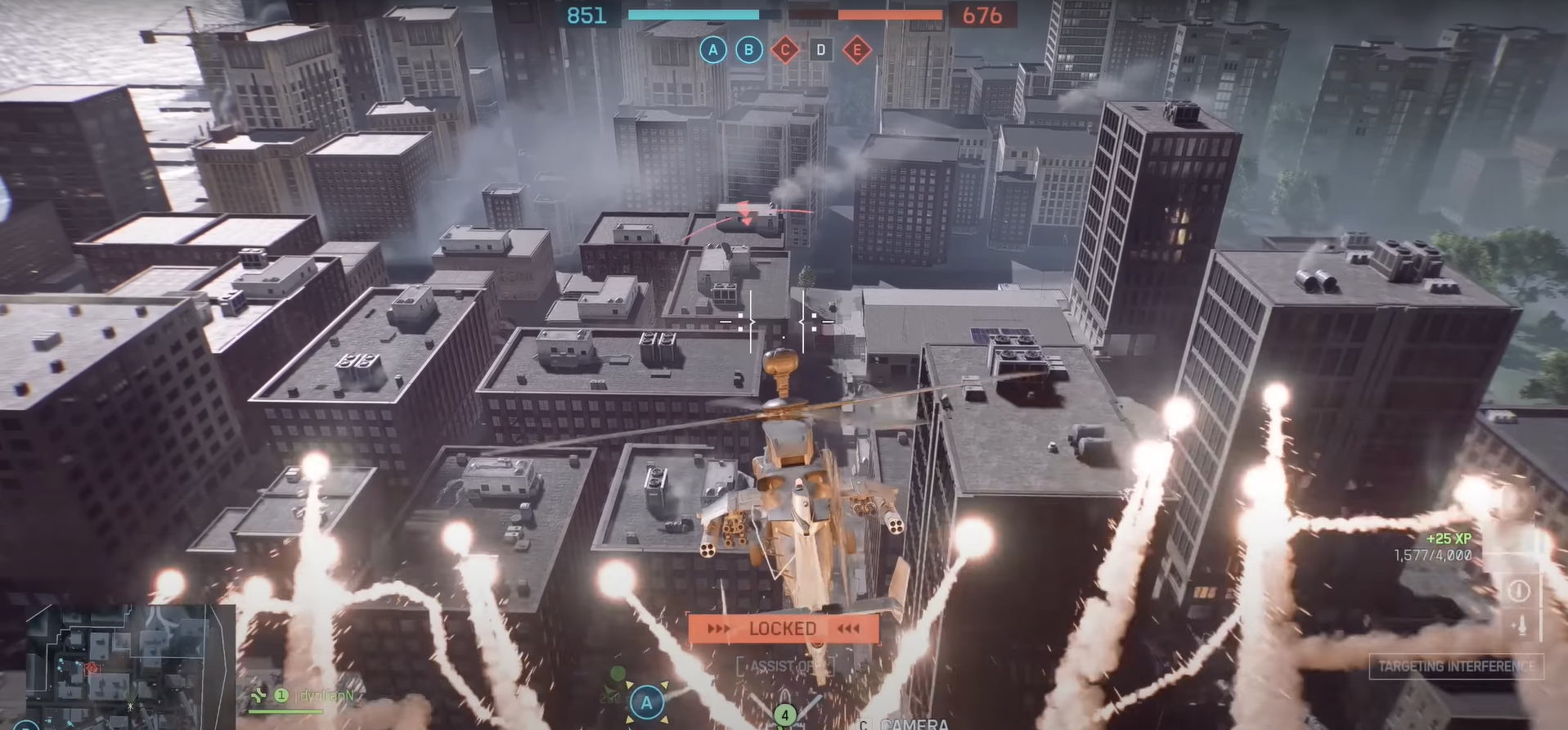Screen dimensions: 1568x730
Task: Select the neutral objective D marker
Action: 820,50
